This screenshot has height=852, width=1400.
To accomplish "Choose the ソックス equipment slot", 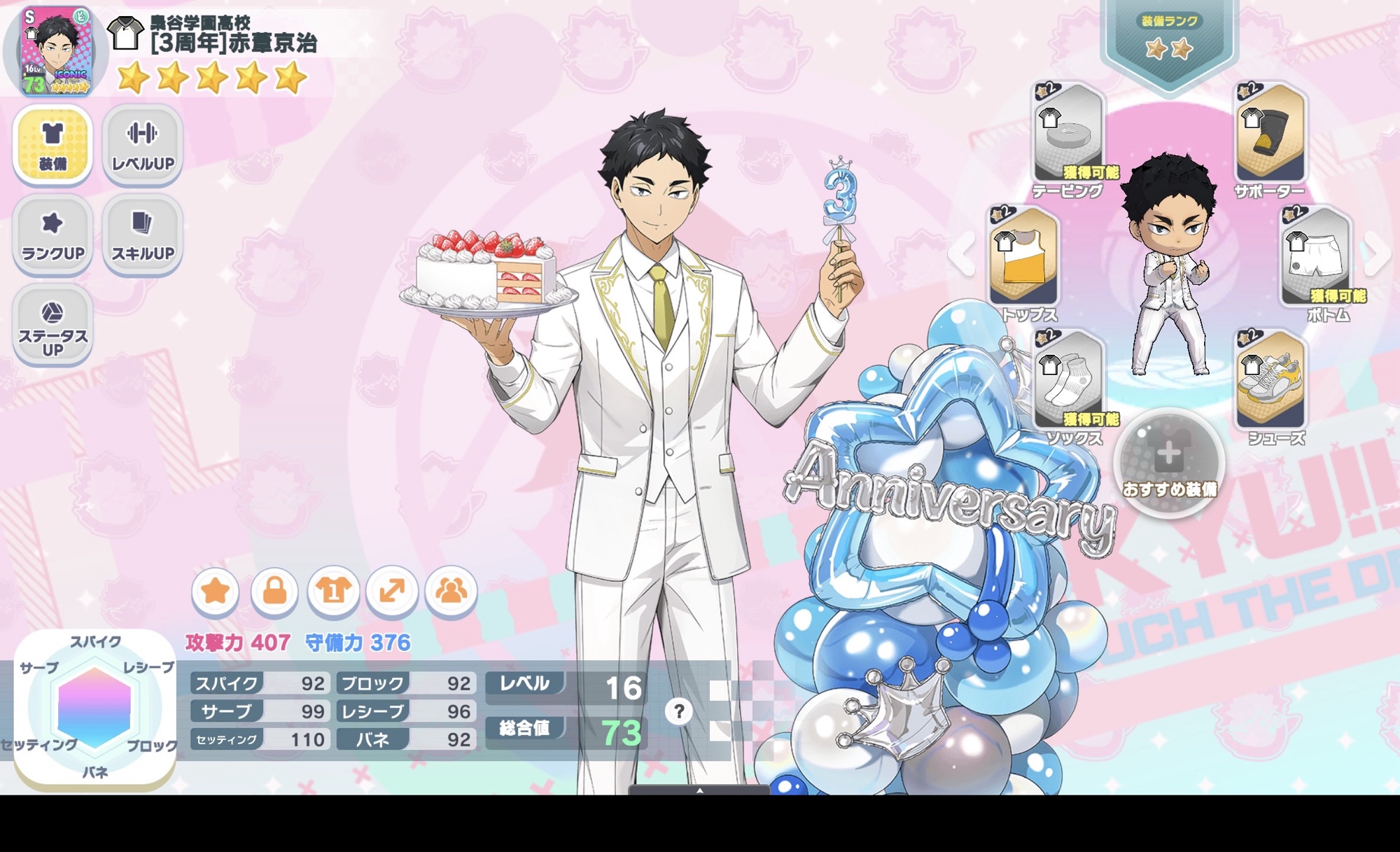I will [1068, 380].
